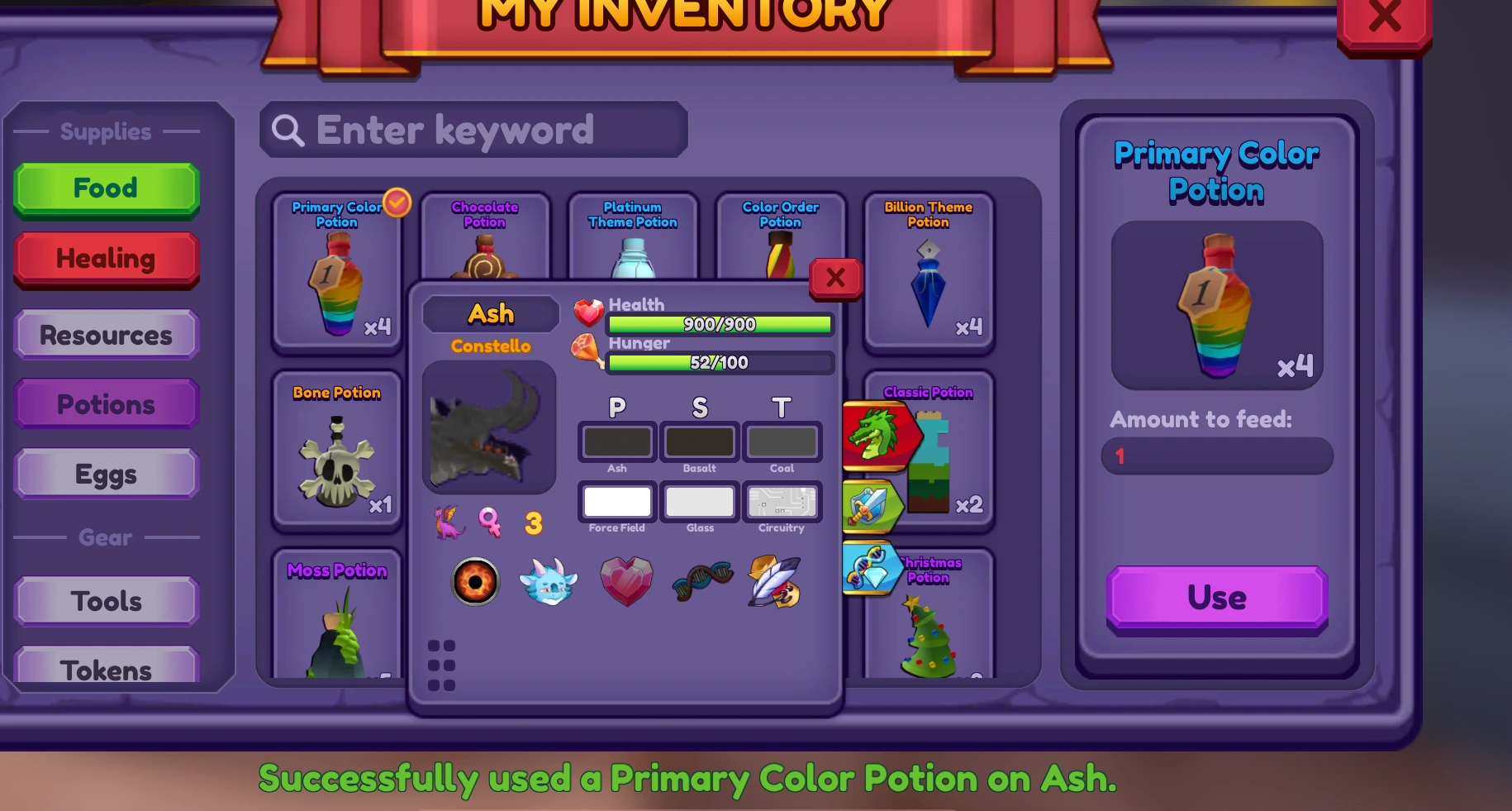Click the DNA diamond hexagon badge
The image size is (1512, 811).
[870, 567]
